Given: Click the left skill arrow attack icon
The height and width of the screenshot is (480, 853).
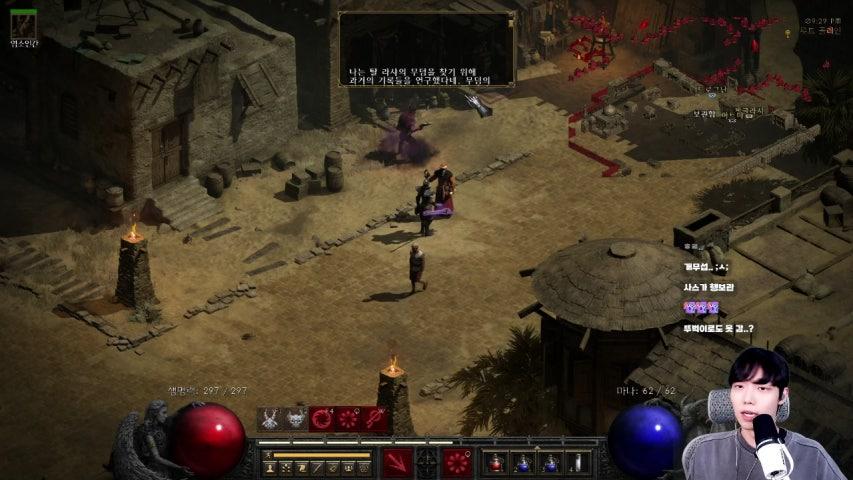Looking at the screenshot, I should coord(398,462).
